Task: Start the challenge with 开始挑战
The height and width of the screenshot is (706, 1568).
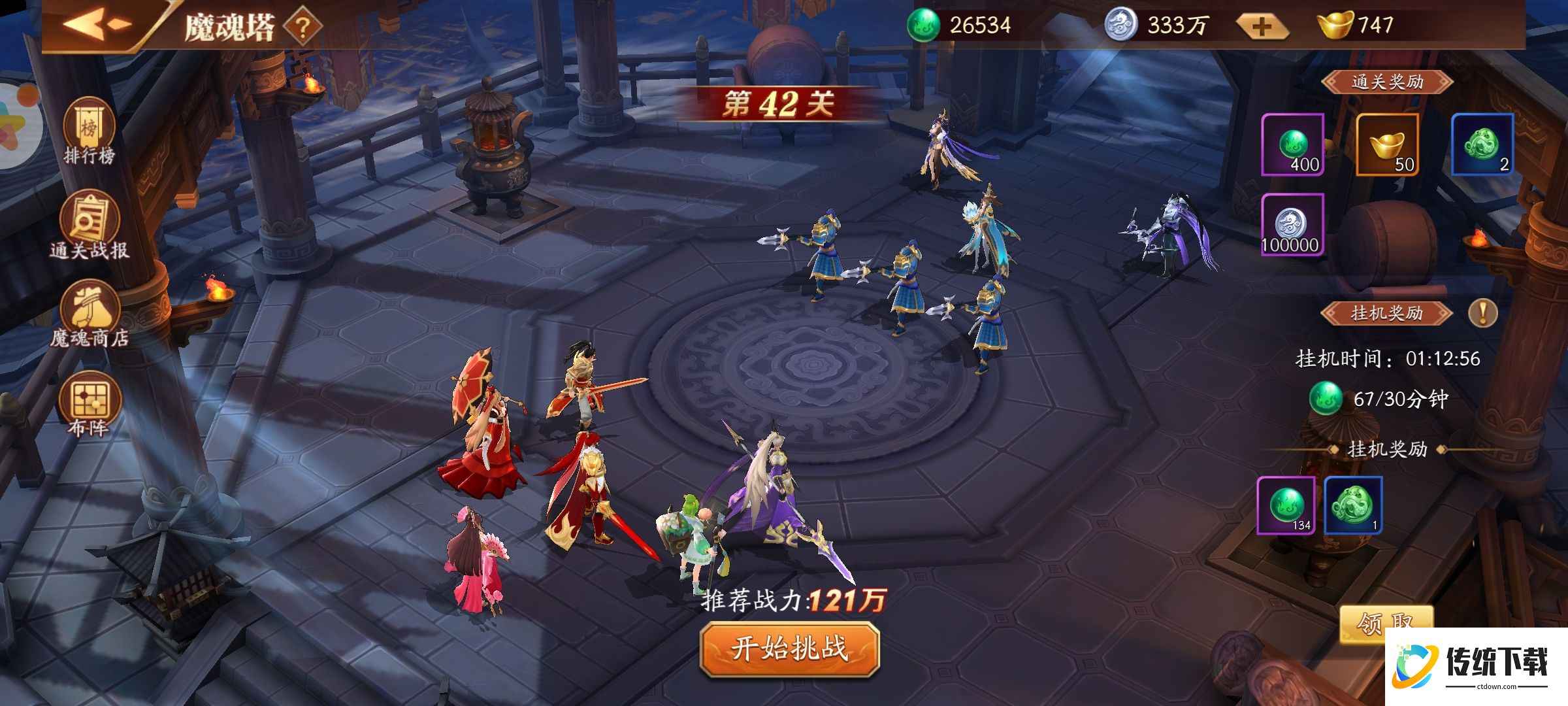Action: point(789,648)
